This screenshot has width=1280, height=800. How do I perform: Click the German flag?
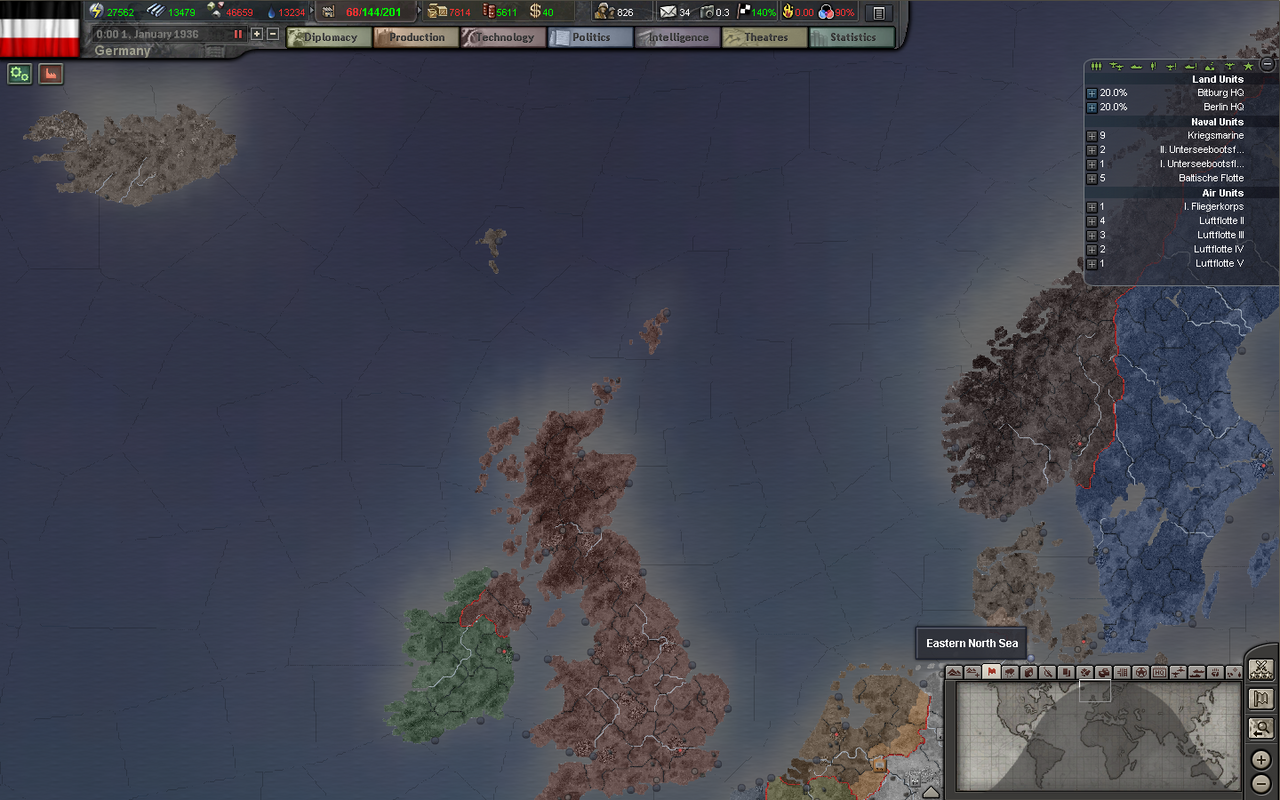coord(40,28)
